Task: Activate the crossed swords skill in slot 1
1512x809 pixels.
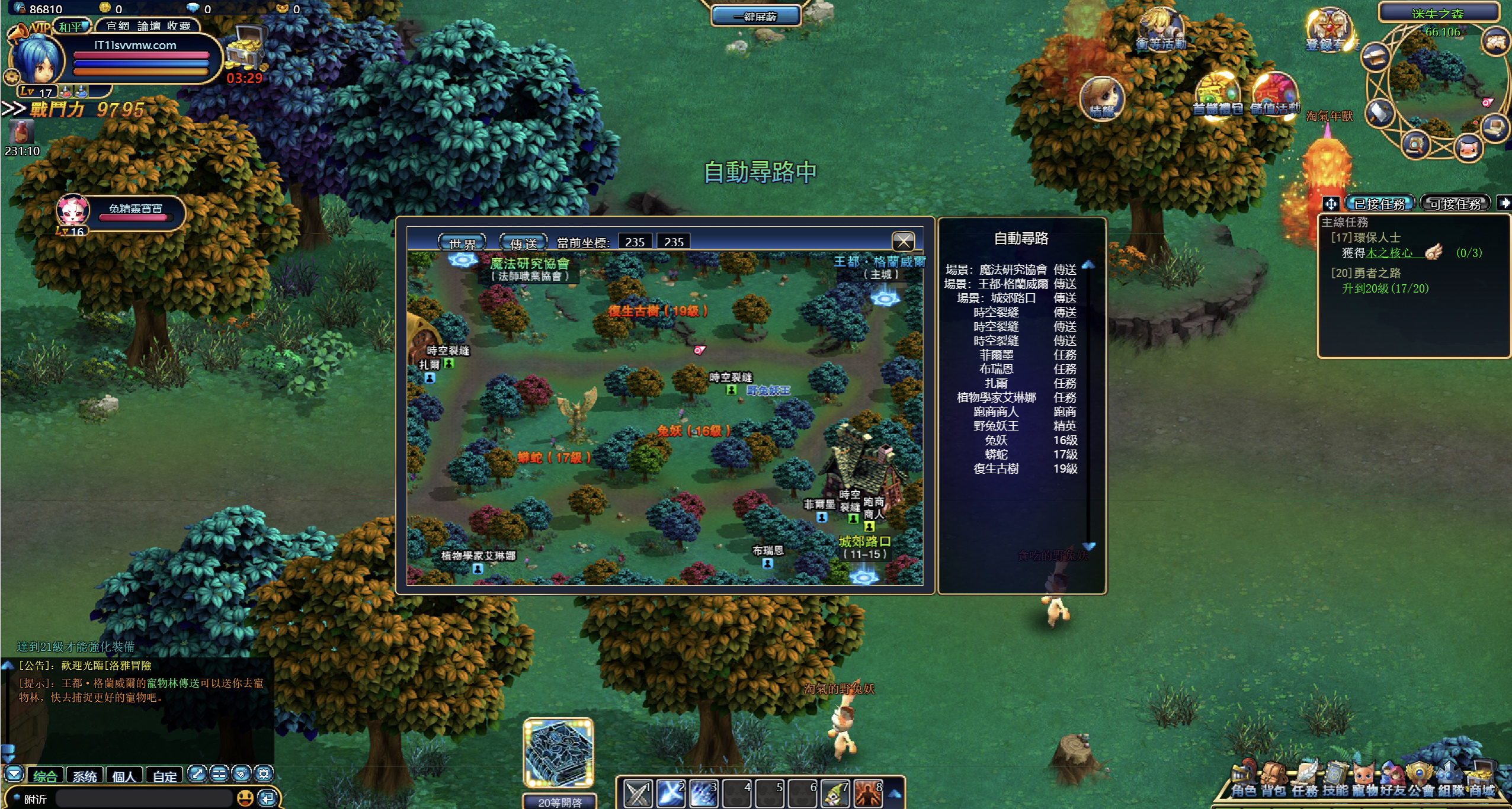Action: click(638, 794)
